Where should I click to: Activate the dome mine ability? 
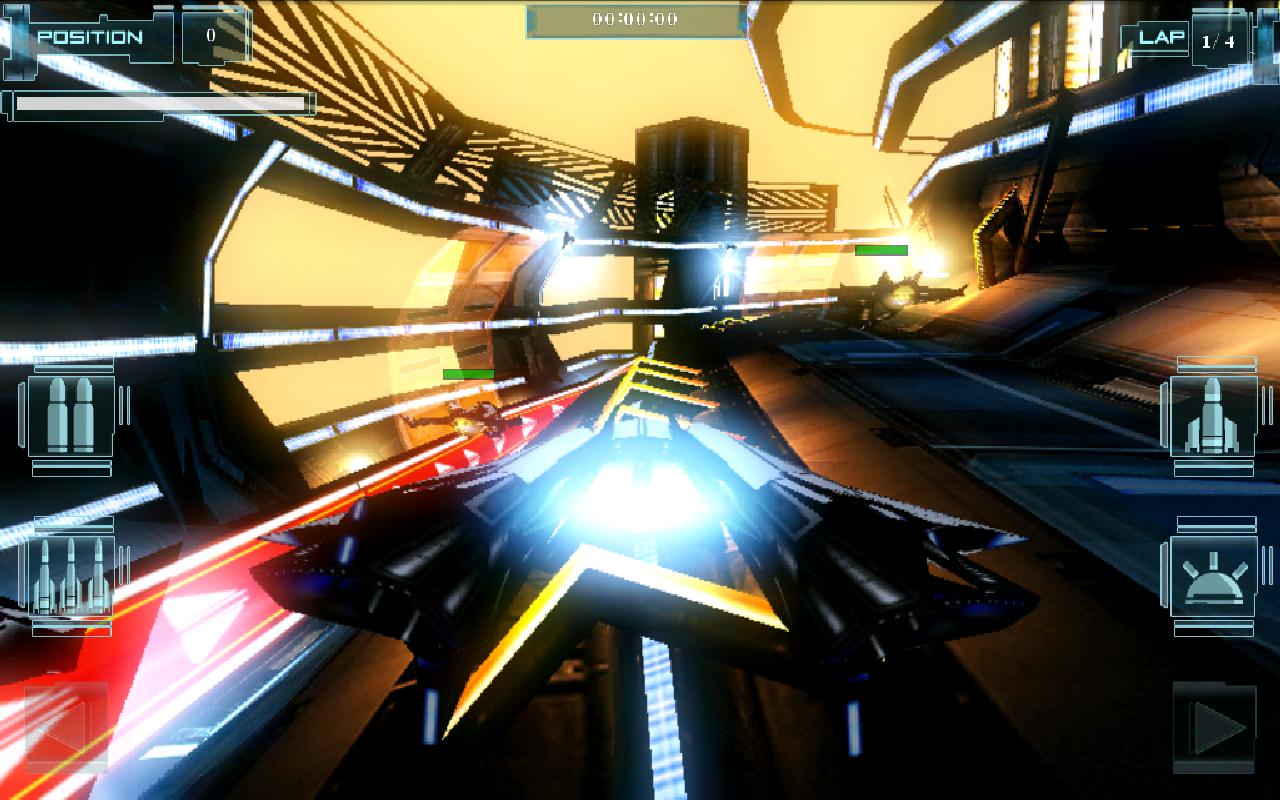click(1212, 577)
